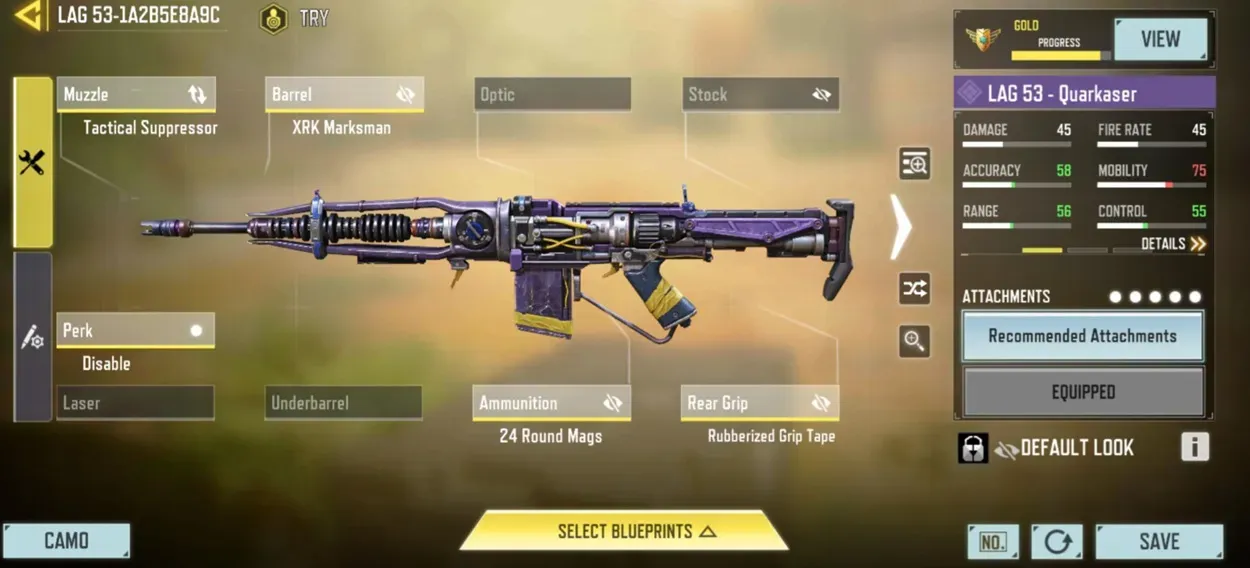Show Recommended Attachments
1250x568 pixels.
click(x=1082, y=337)
